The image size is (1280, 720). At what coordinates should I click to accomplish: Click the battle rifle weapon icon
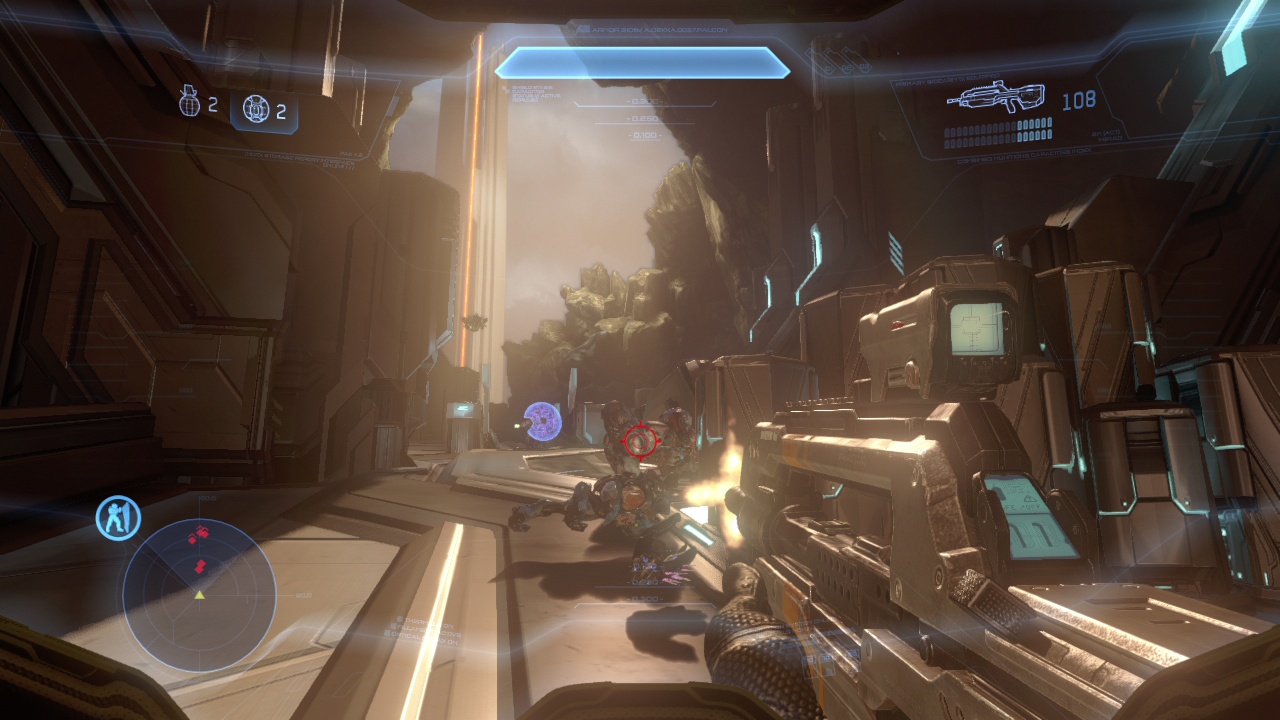tap(995, 97)
